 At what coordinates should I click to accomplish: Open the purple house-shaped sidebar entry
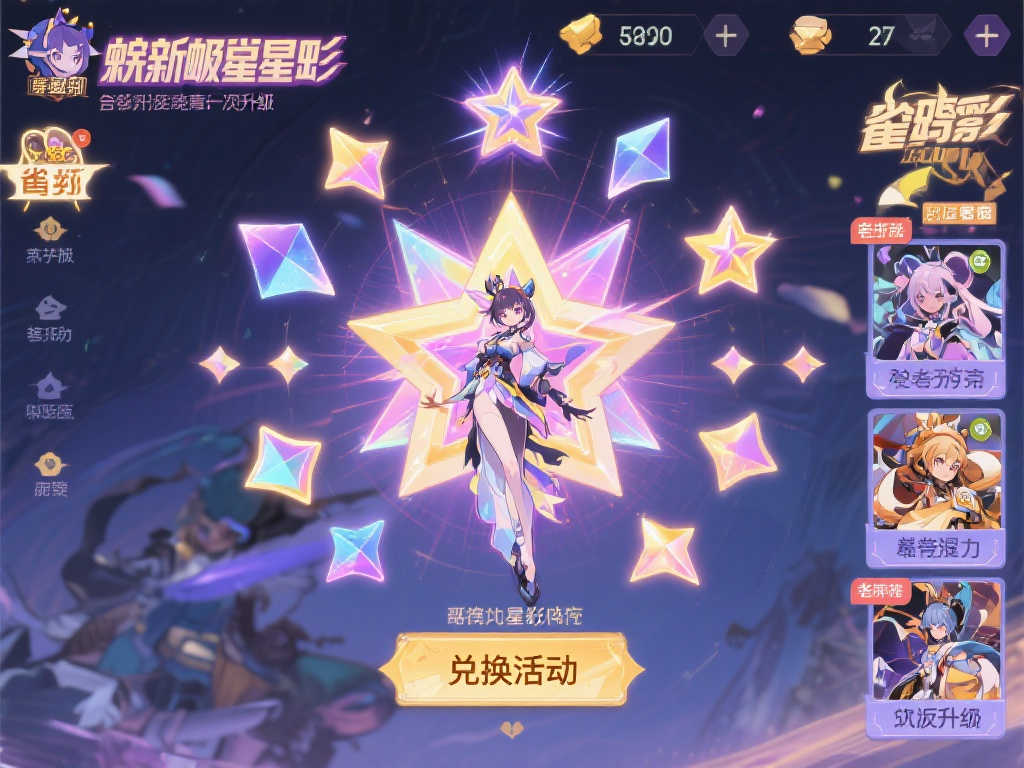point(50,386)
